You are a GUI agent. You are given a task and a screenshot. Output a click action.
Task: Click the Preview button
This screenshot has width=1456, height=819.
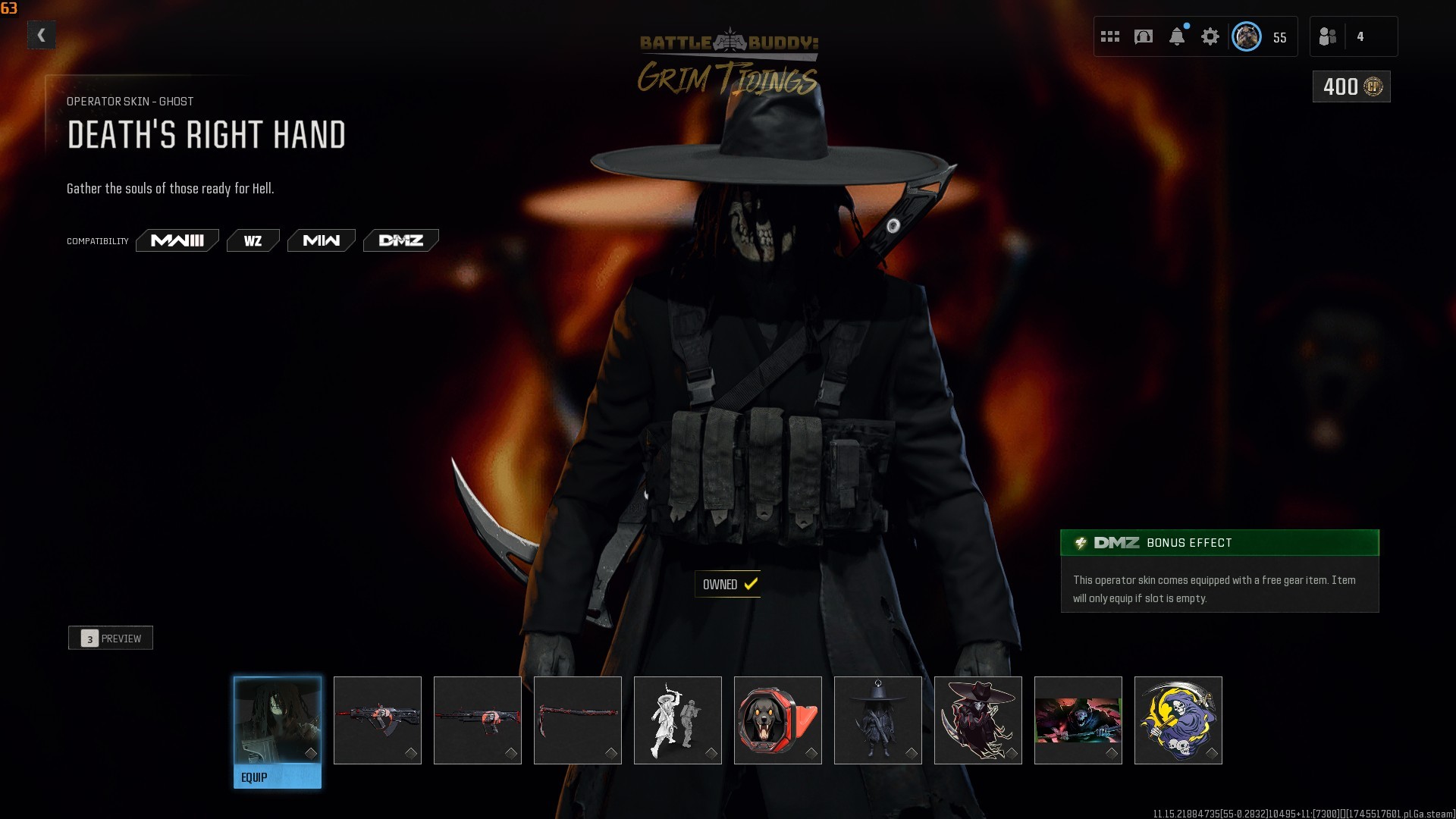(x=111, y=638)
